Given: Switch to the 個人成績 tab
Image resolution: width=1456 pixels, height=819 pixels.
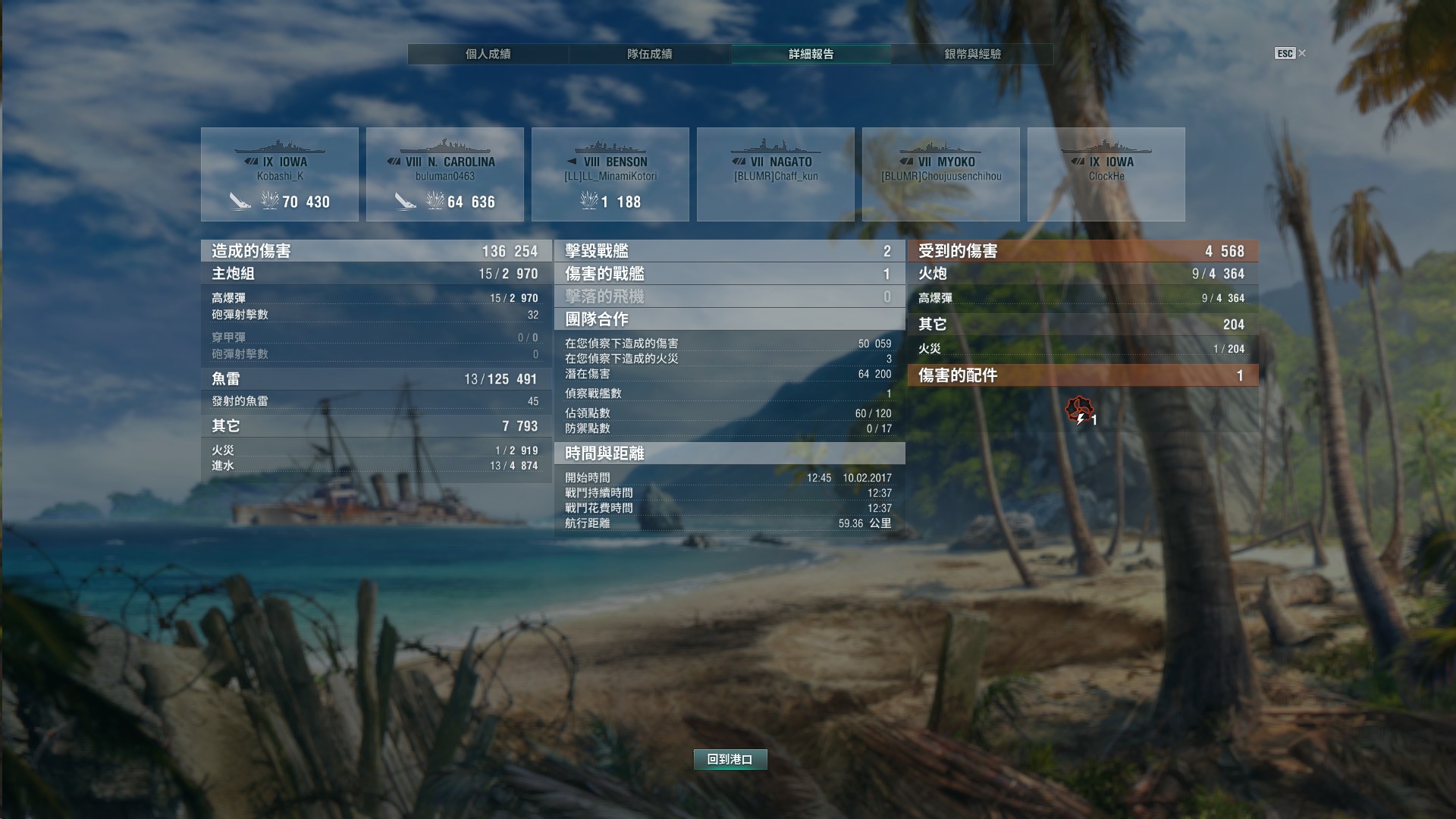Looking at the screenshot, I should [488, 54].
